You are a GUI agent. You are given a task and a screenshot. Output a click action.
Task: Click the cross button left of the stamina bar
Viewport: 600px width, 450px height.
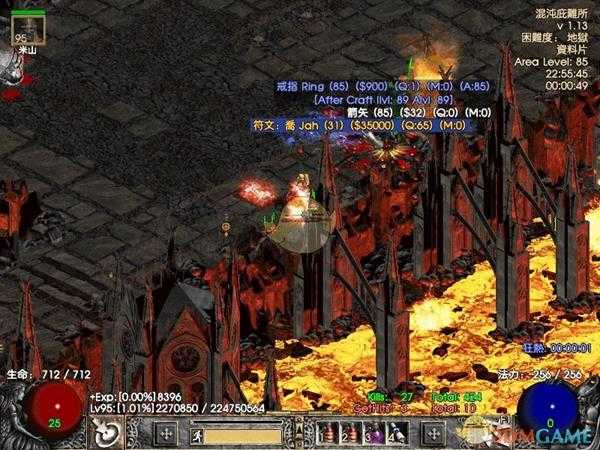point(166,434)
